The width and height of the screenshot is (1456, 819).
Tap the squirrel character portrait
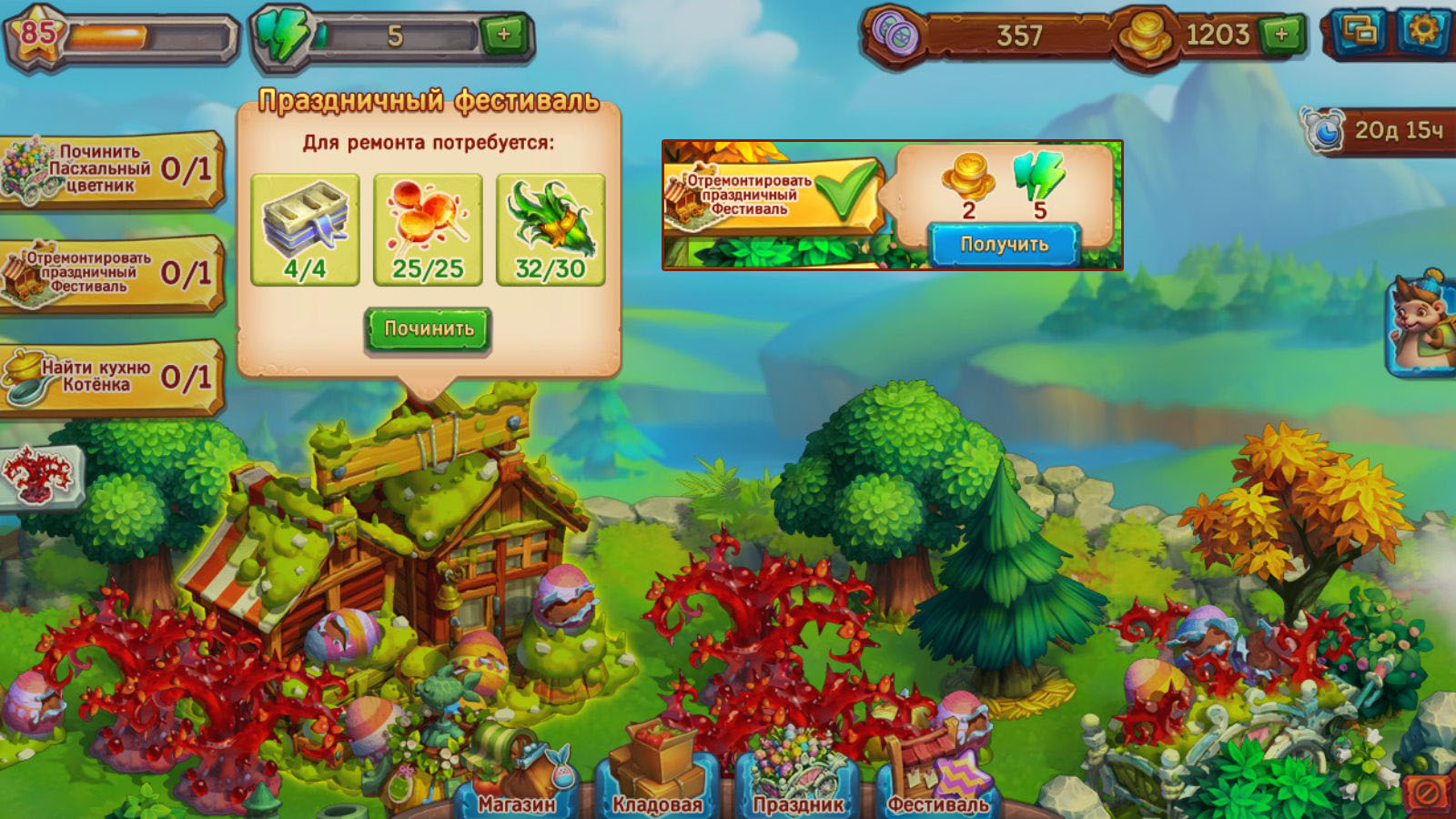[1422, 323]
